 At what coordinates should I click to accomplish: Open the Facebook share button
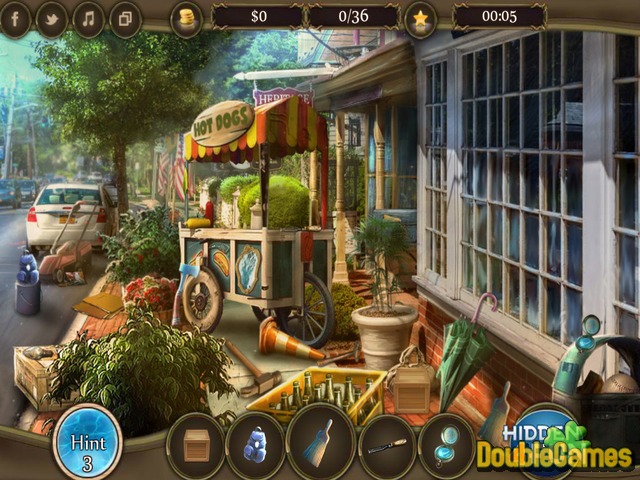click(x=14, y=18)
